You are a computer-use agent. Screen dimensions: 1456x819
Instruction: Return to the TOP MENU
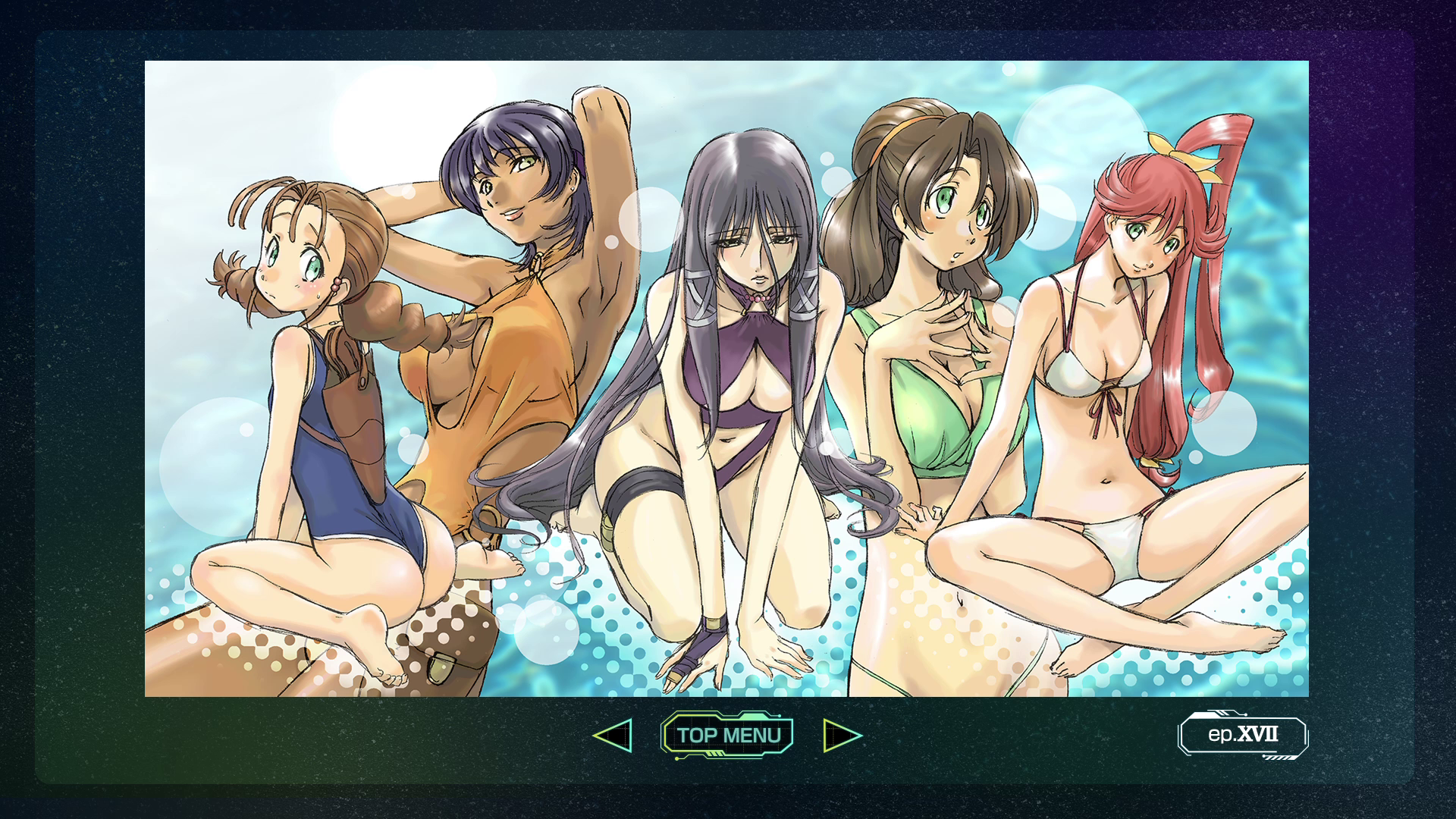[x=728, y=735]
